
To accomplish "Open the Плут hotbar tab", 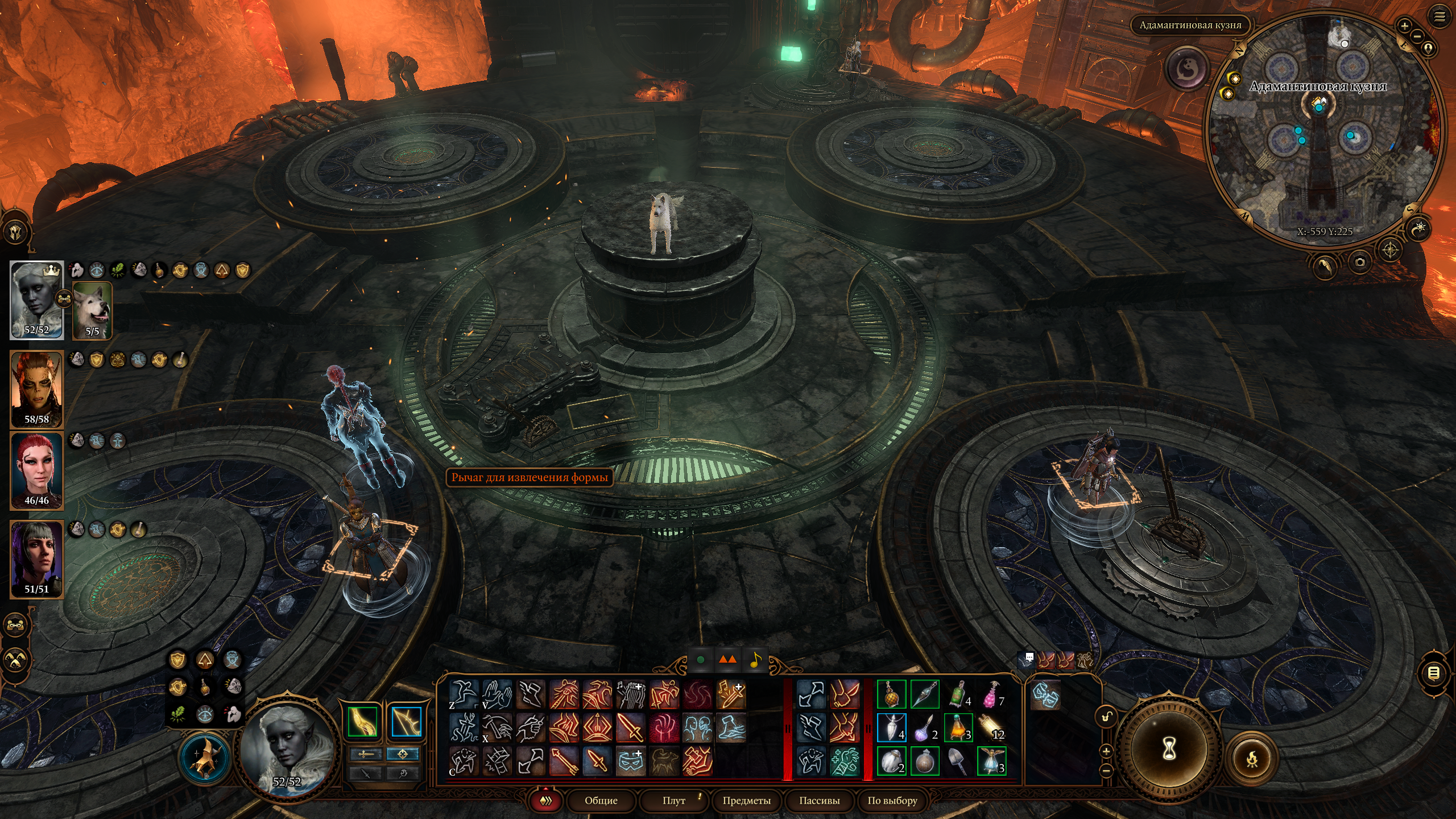I will 674,801.
